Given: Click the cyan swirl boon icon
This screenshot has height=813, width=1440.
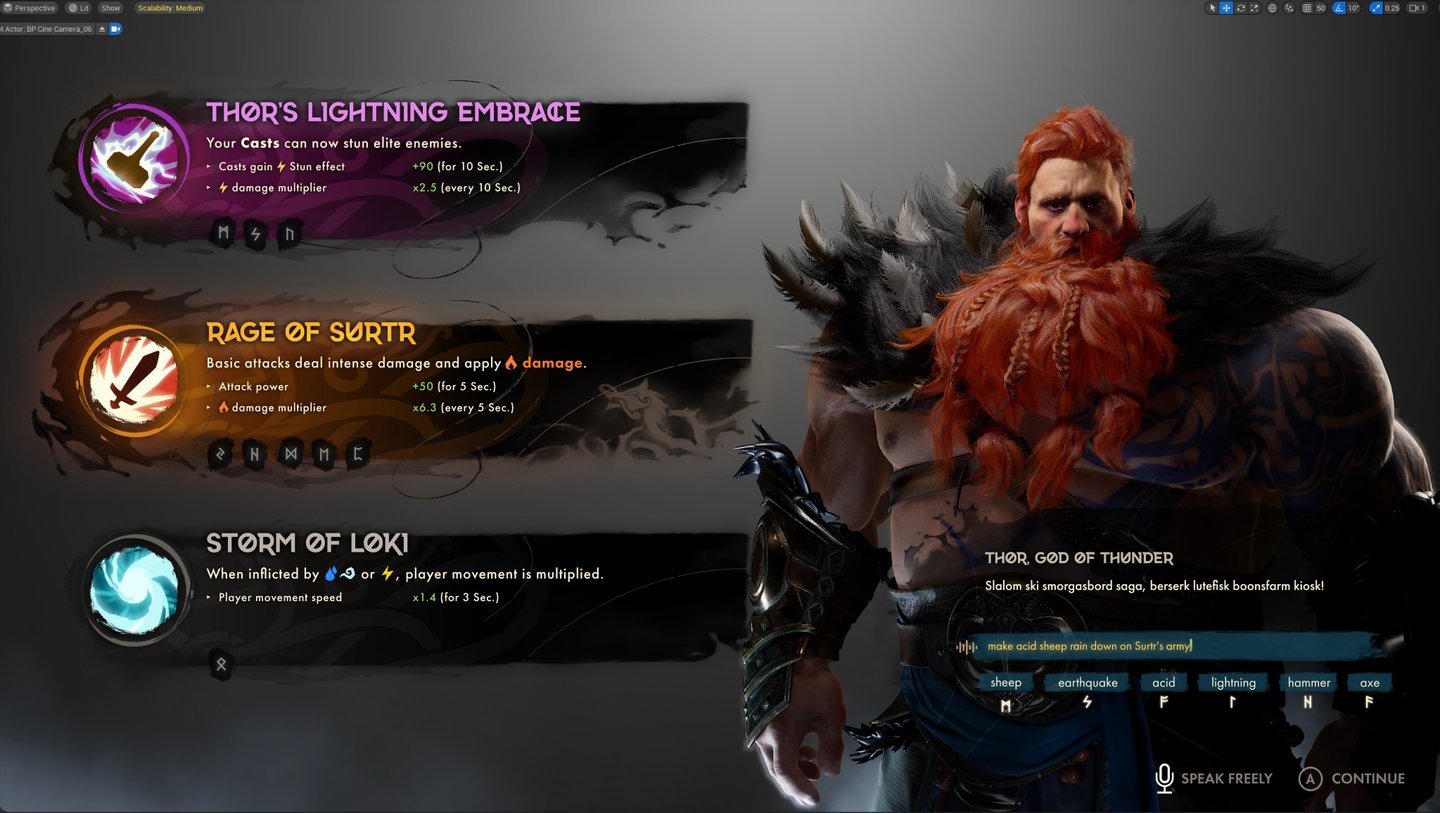Looking at the screenshot, I should click(x=134, y=590).
